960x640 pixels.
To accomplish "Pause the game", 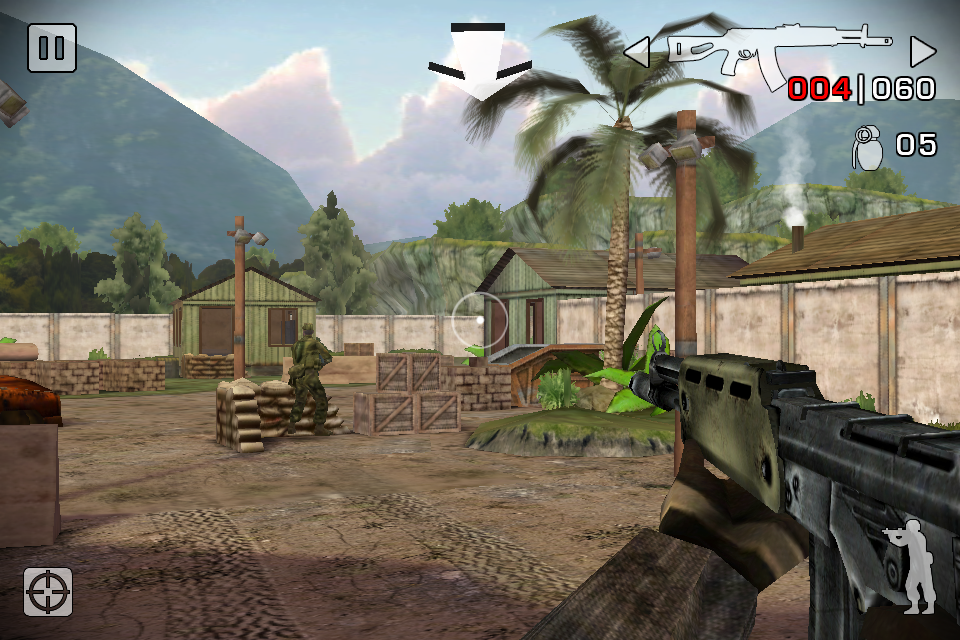I will click(52, 48).
